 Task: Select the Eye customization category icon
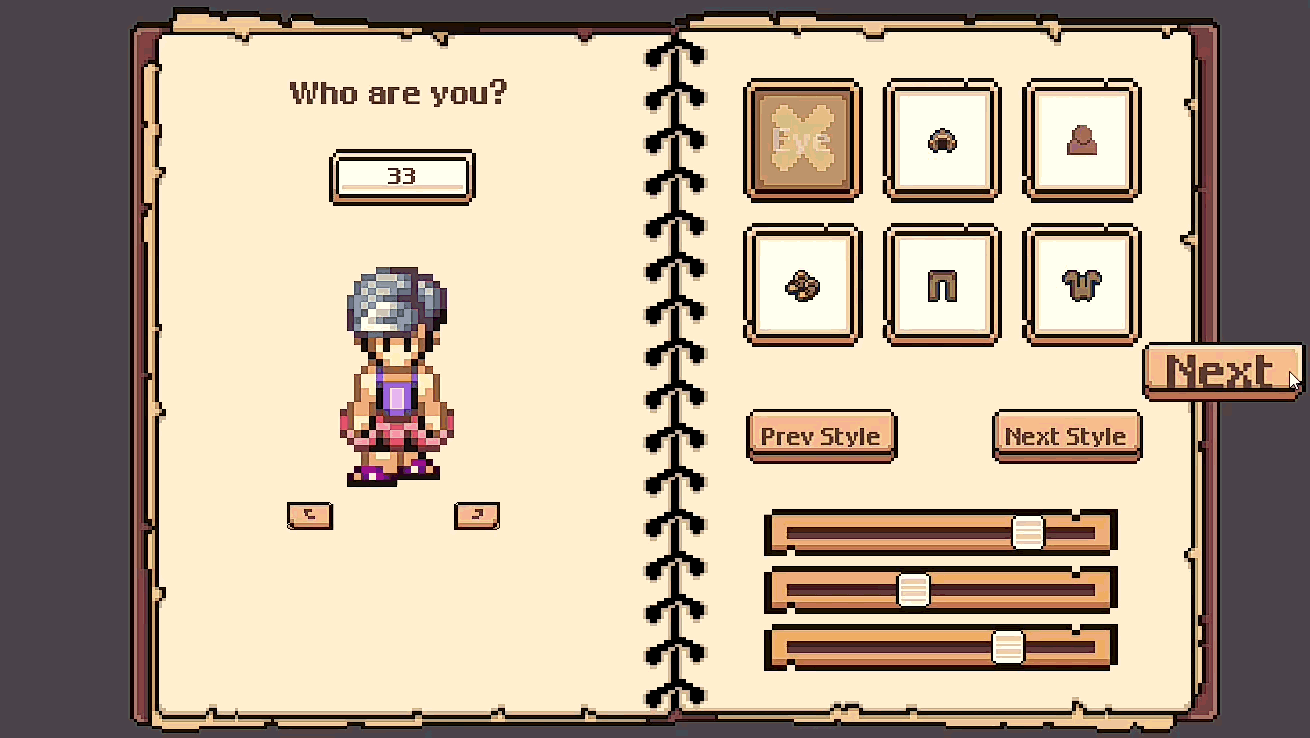coord(802,138)
